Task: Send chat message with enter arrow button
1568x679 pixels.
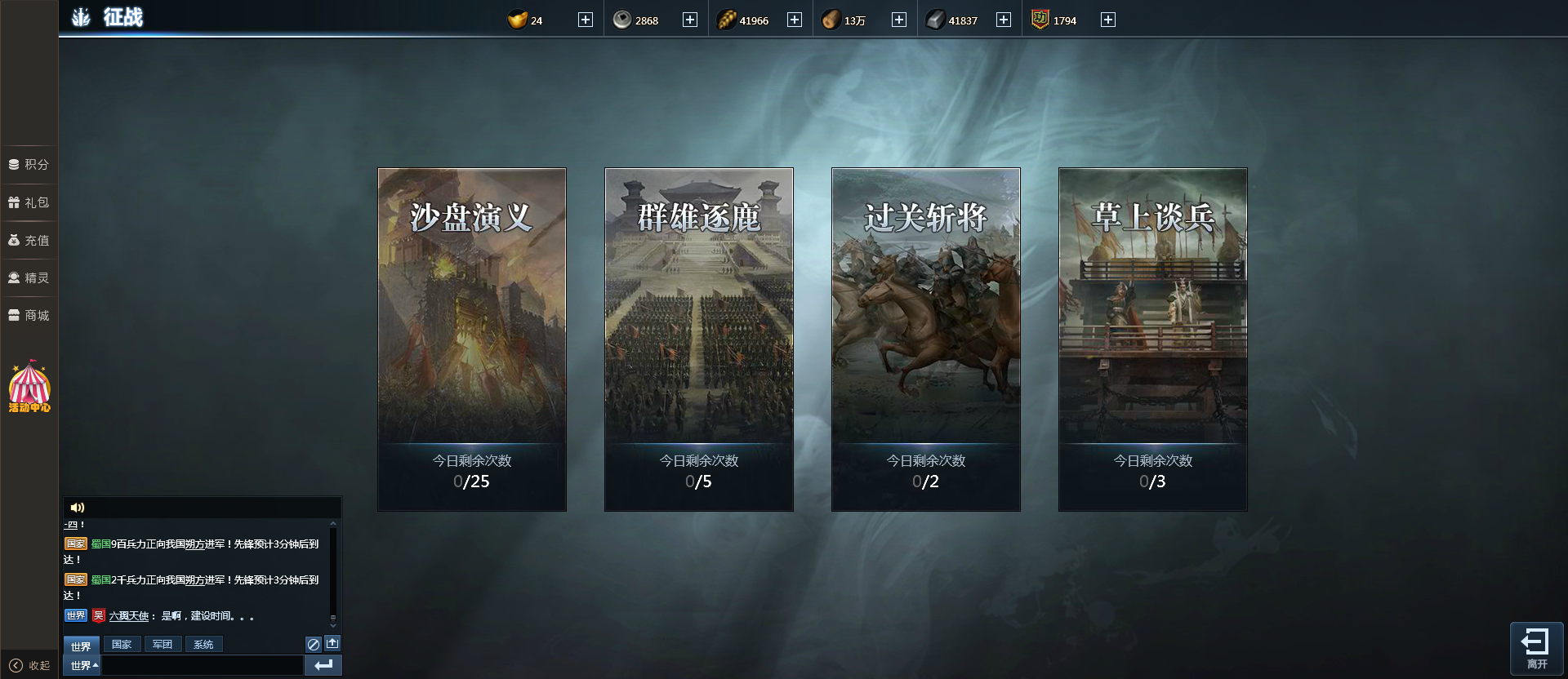Action: click(323, 666)
